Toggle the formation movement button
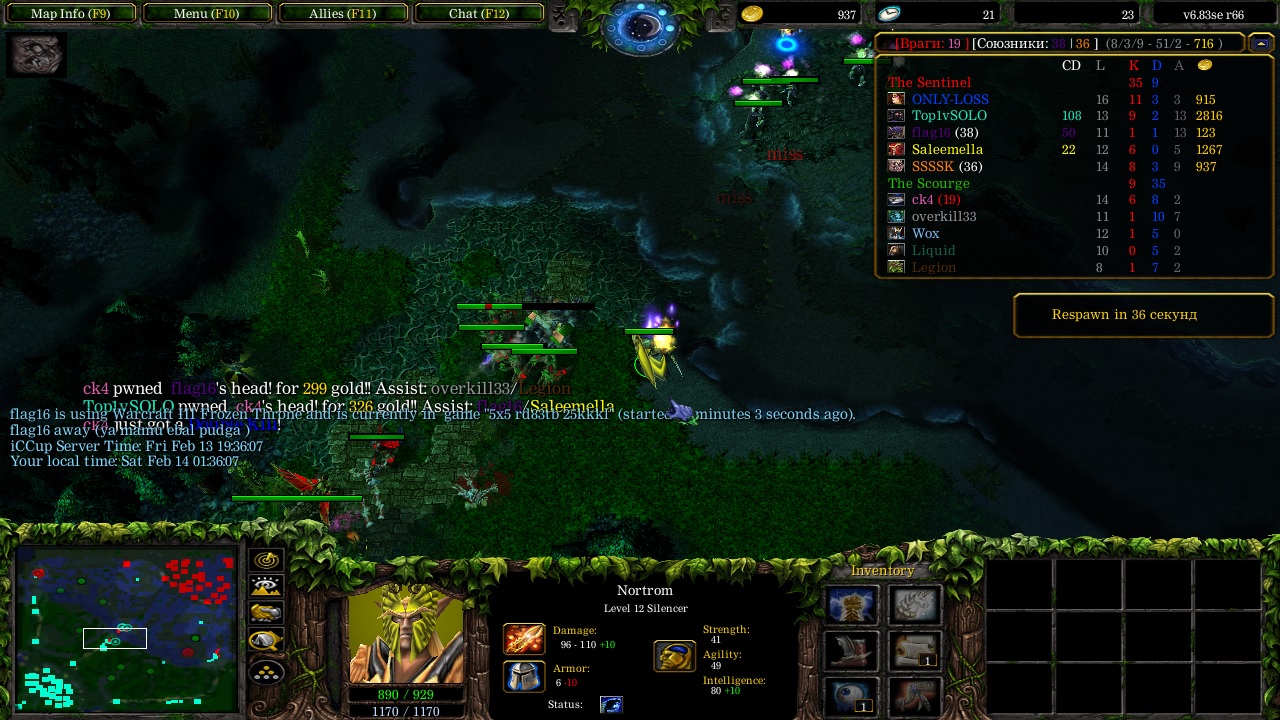 click(x=267, y=671)
